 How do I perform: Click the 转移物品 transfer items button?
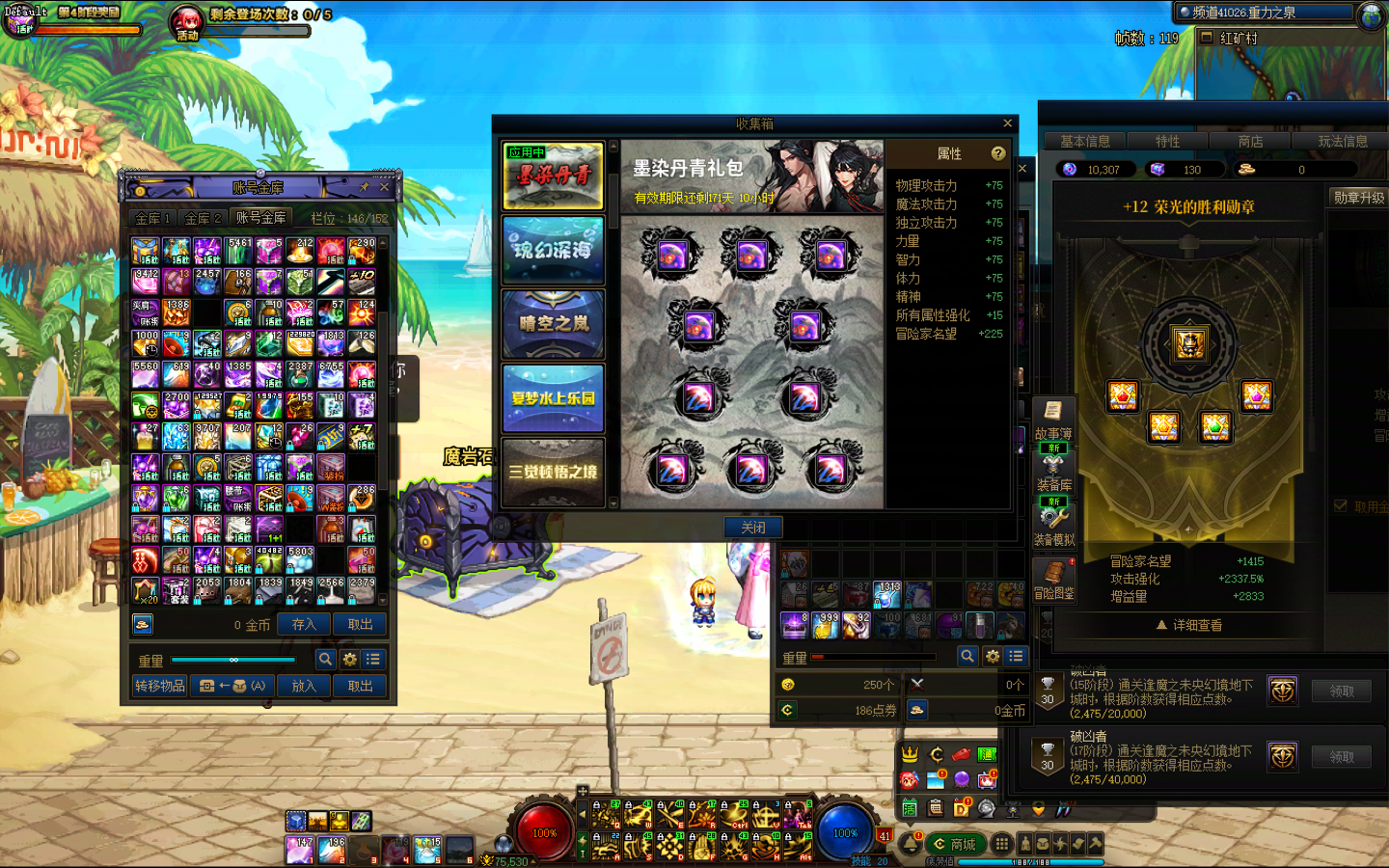pyautogui.click(x=160, y=686)
